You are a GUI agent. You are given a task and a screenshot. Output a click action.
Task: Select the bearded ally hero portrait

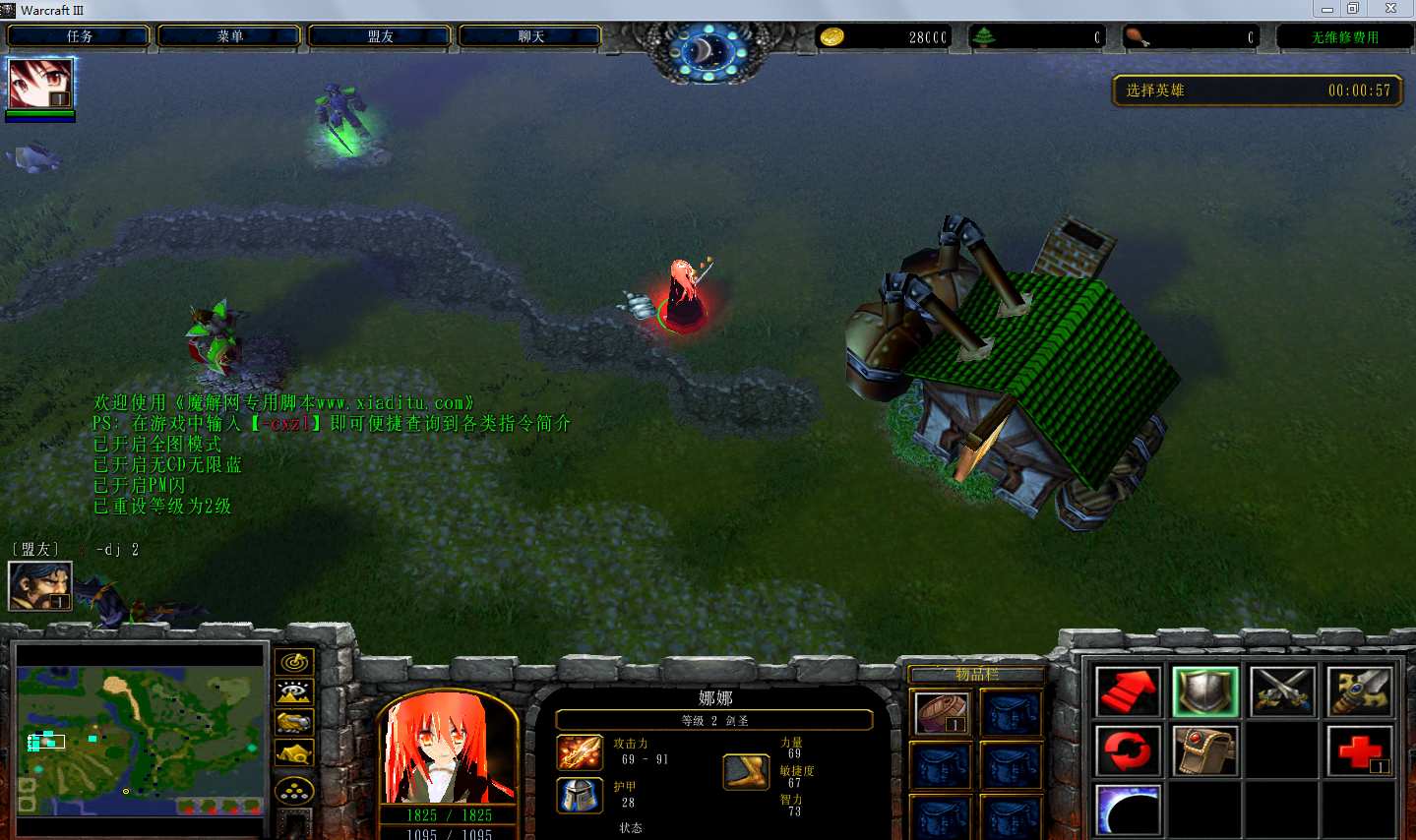tap(40, 585)
